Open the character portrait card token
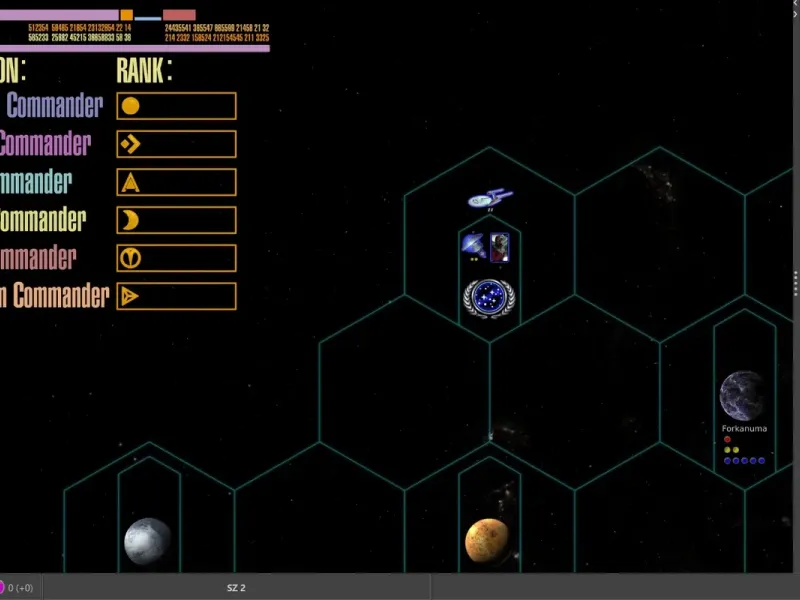This screenshot has width=800, height=600. [x=500, y=245]
